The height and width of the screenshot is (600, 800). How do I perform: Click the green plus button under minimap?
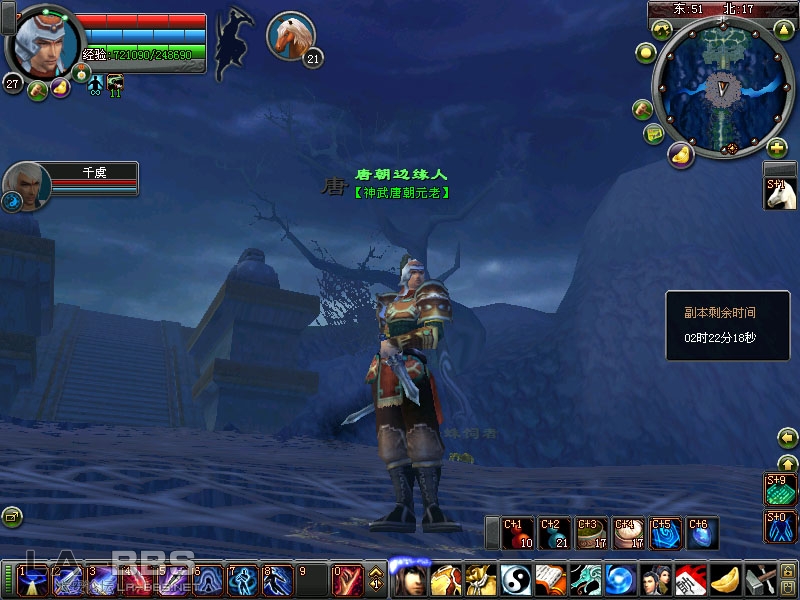[777, 148]
